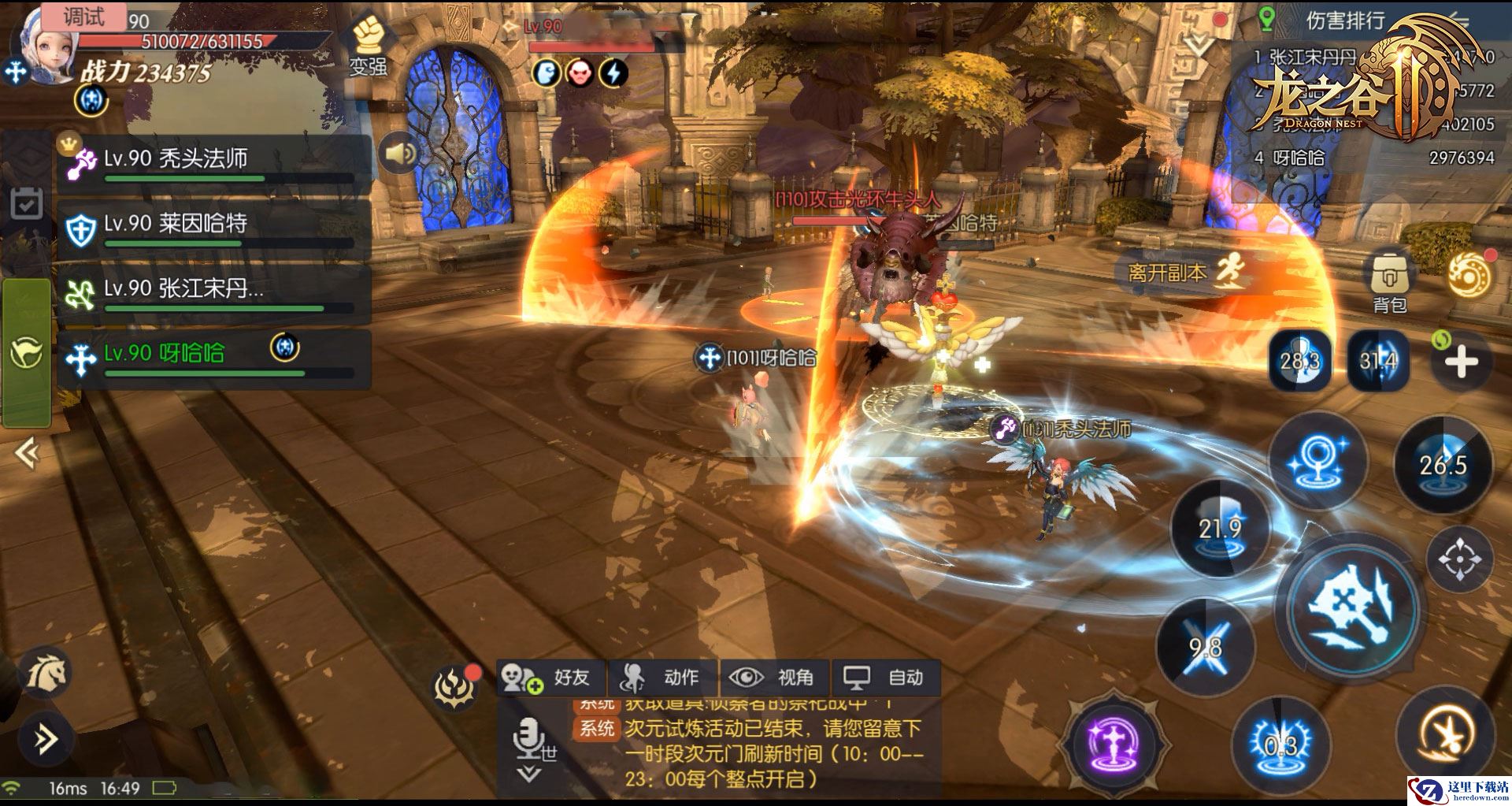Open the horse mount icon
This screenshot has height=806, width=1512.
45,674
